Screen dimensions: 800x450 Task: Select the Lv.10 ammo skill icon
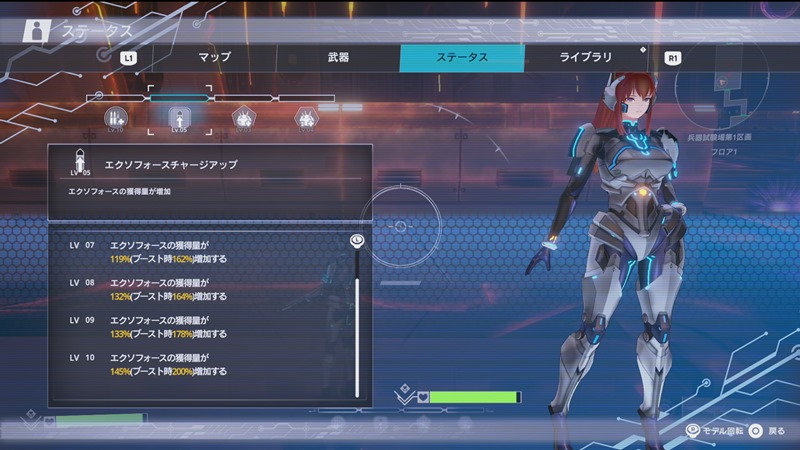[115, 119]
